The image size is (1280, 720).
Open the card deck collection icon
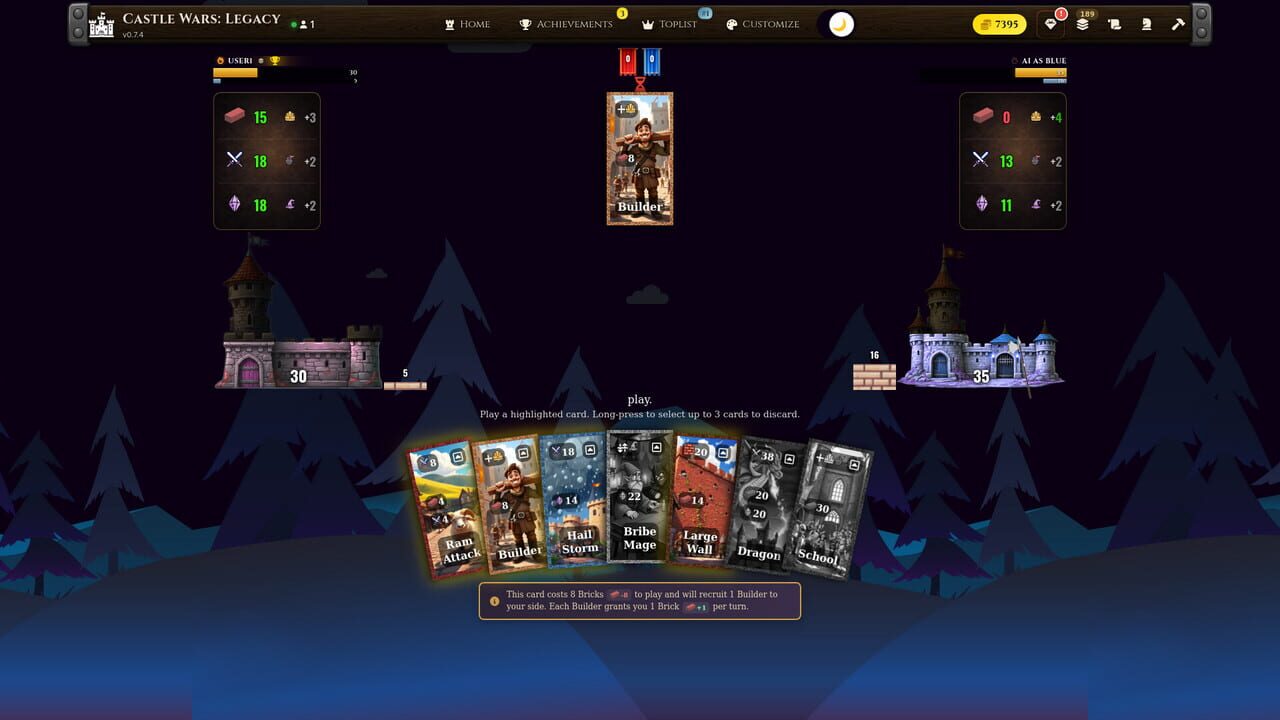(x=1083, y=24)
